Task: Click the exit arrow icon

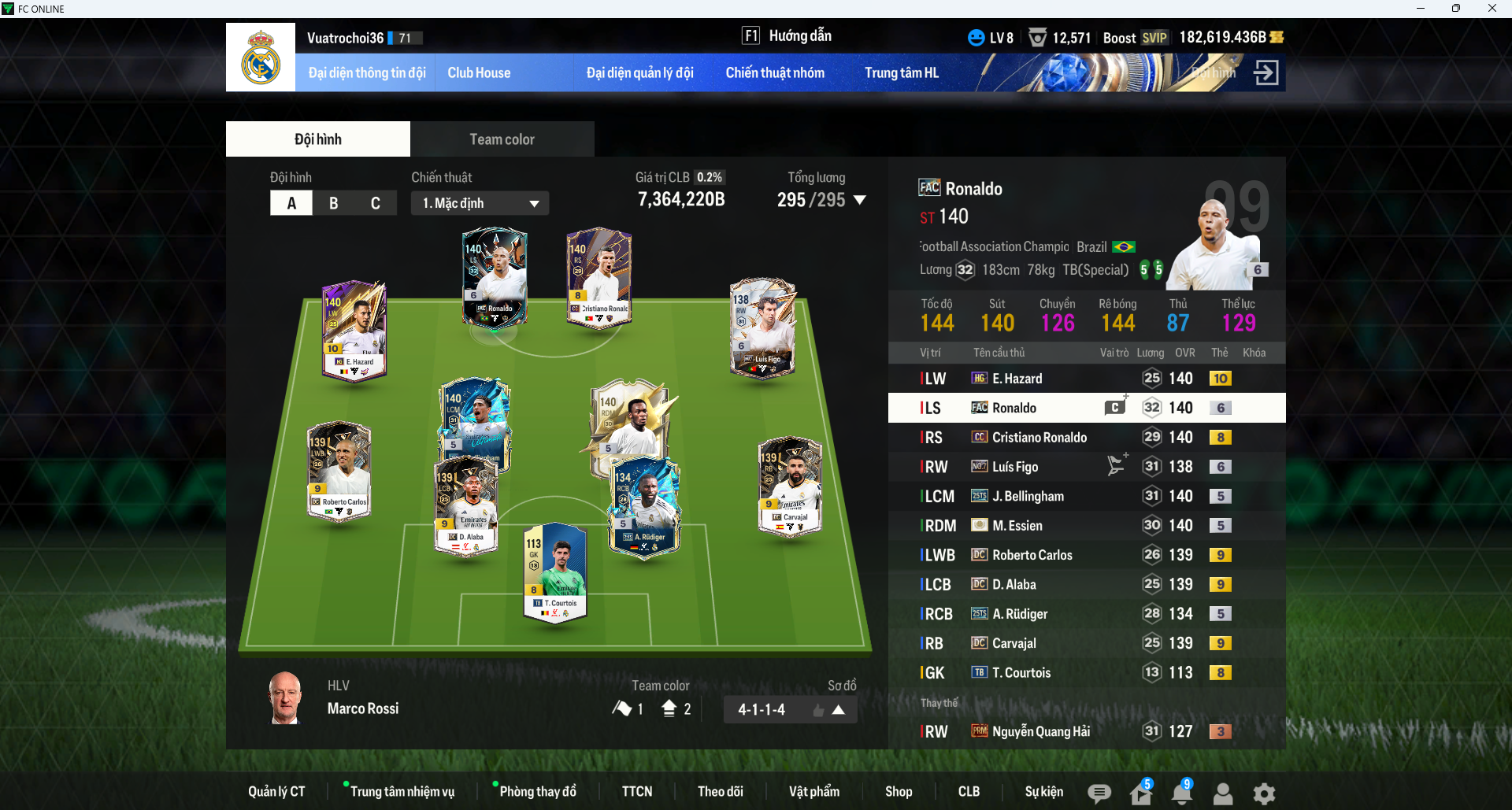Action: 1266,72
